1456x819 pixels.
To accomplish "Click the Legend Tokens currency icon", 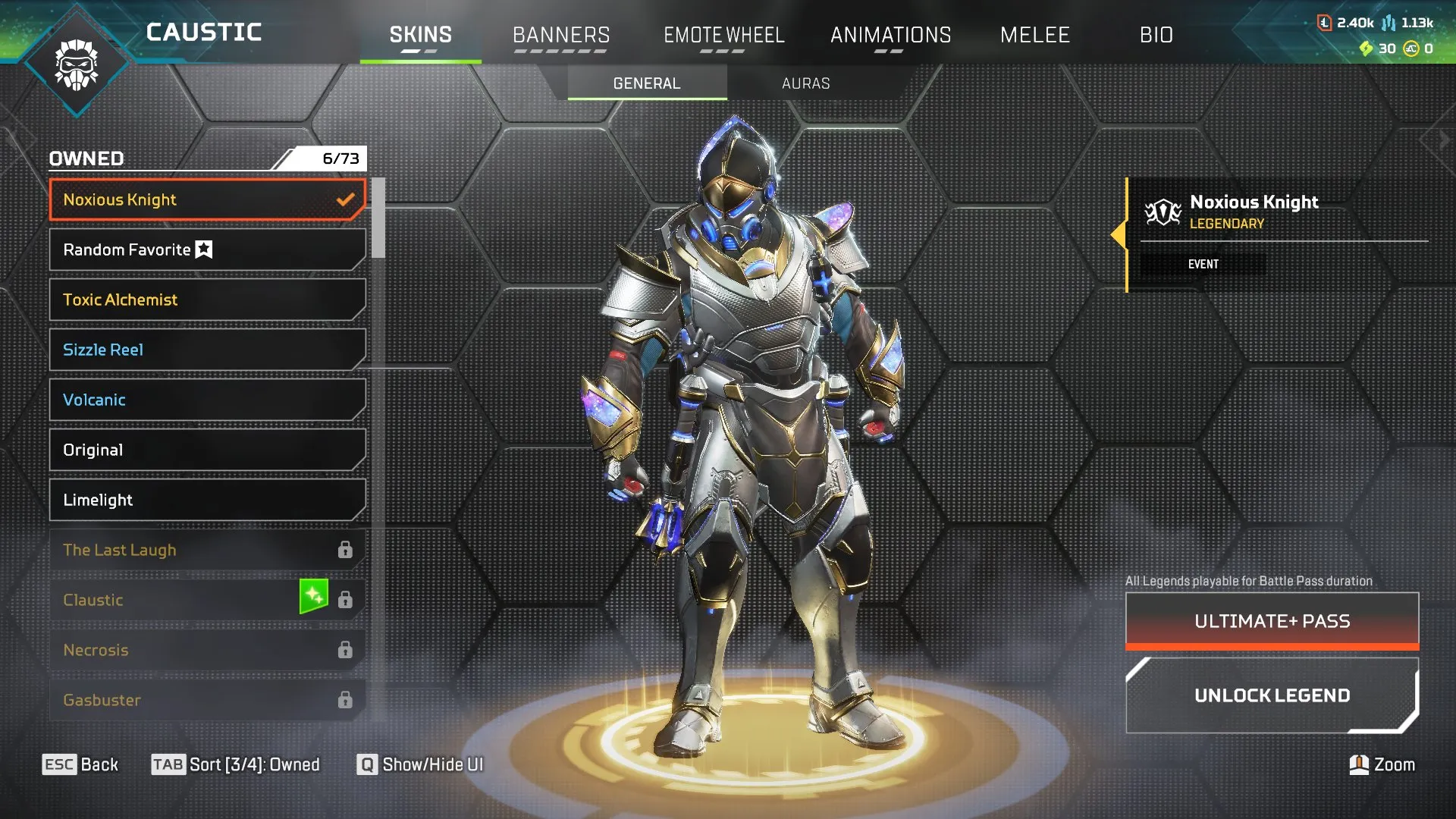I will pyautogui.click(x=1324, y=23).
